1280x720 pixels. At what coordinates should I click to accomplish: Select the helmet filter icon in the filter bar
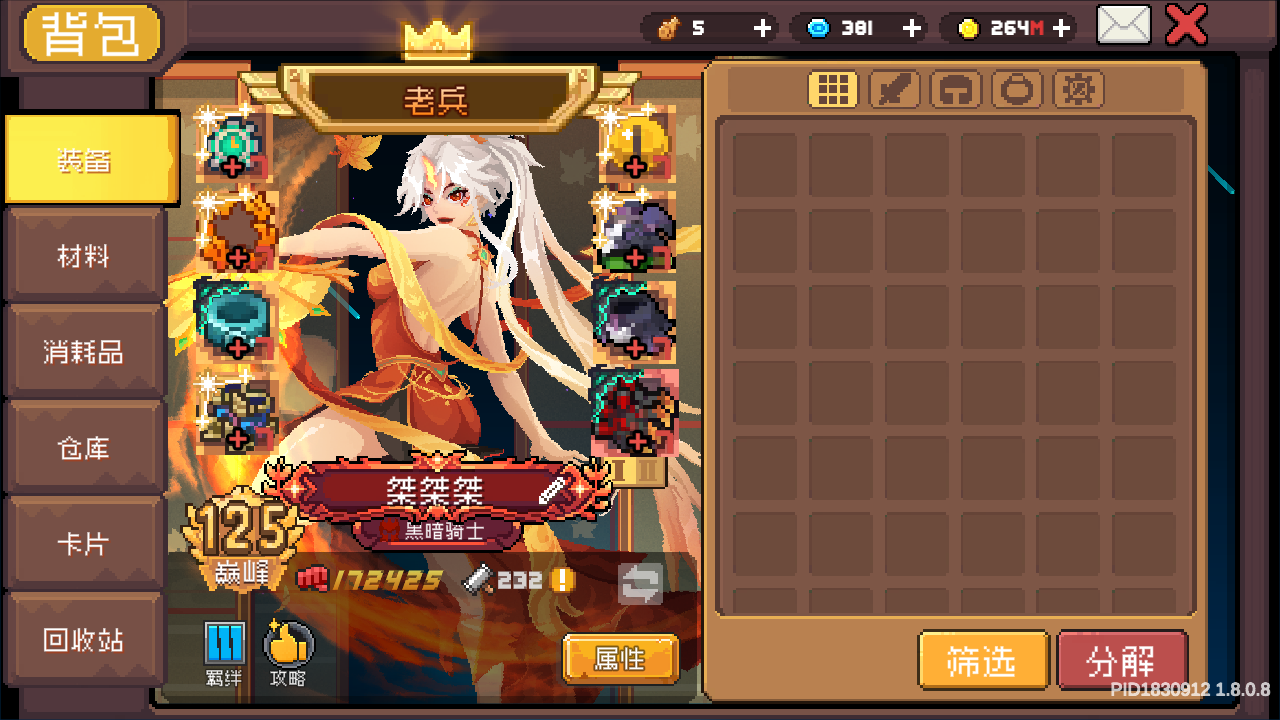click(956, 89)
